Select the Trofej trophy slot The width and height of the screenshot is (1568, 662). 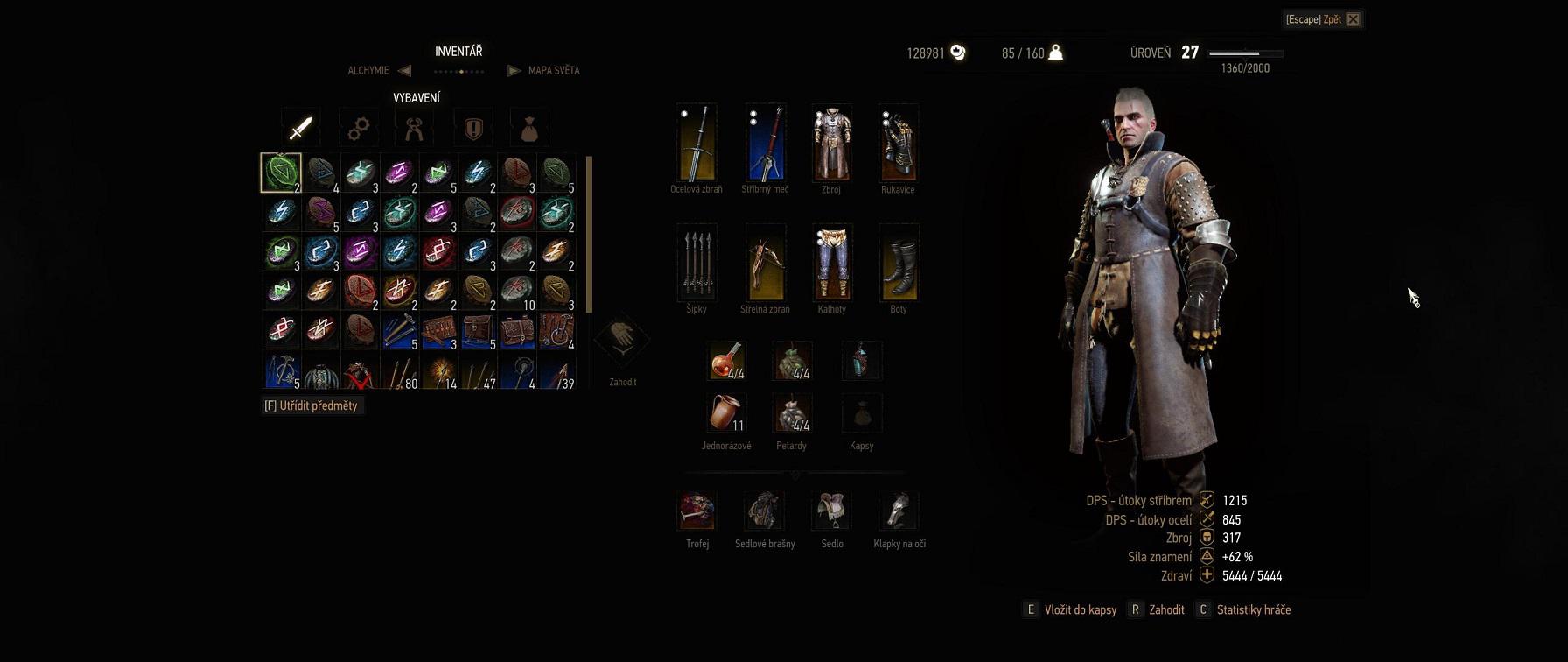pos(697,511)
